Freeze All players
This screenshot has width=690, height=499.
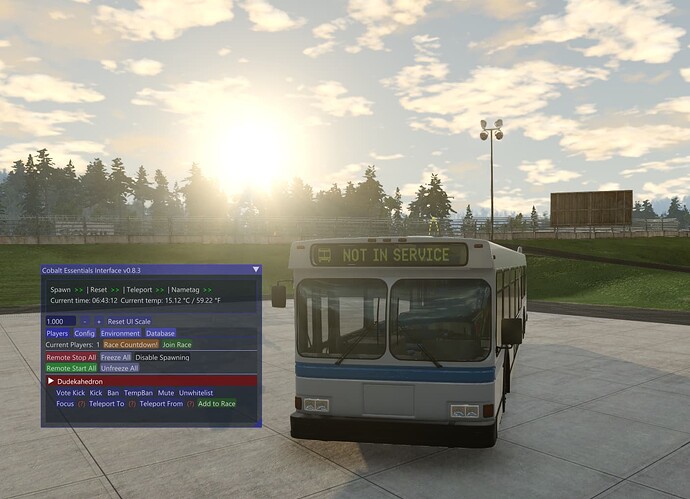(116, 357)
